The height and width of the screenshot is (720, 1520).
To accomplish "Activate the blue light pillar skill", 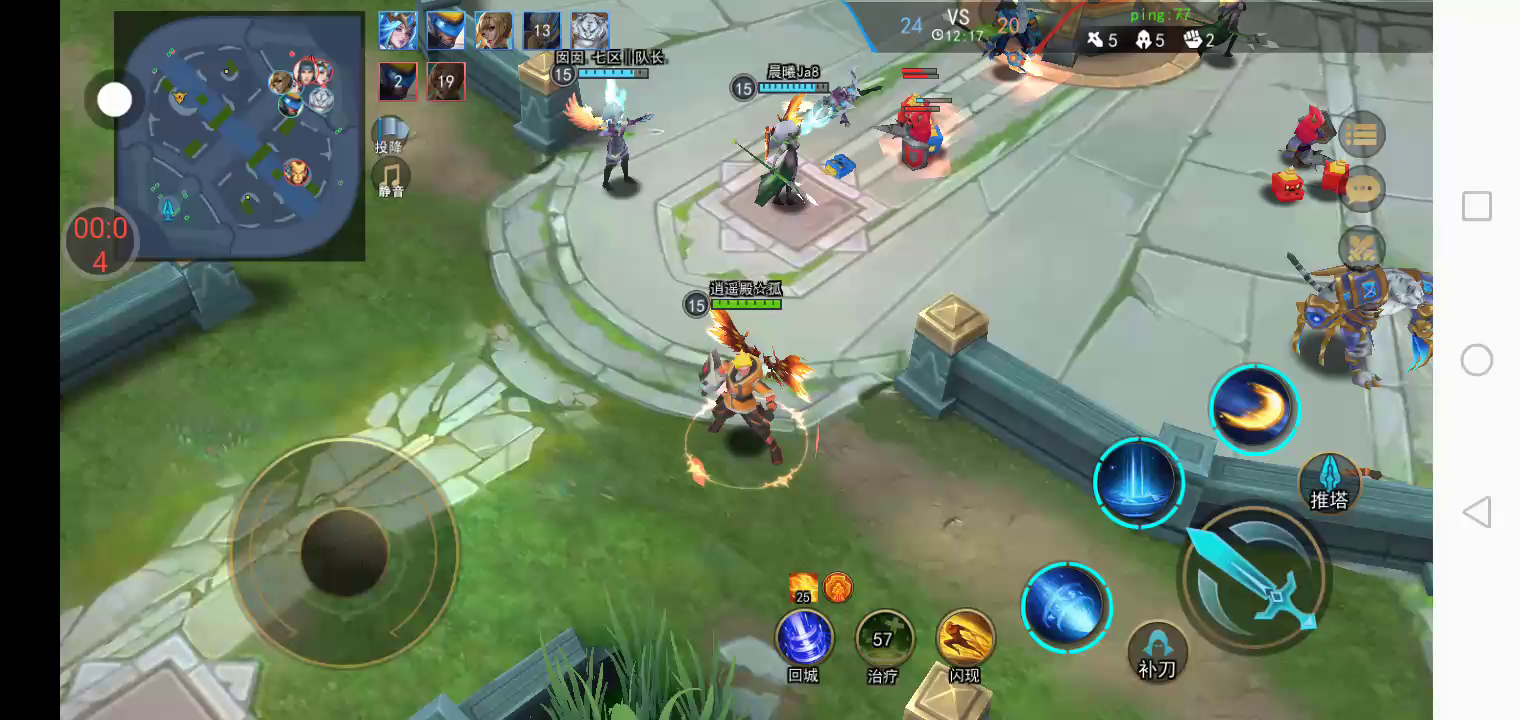I will pyautogui.click(x=1138, y=482).
